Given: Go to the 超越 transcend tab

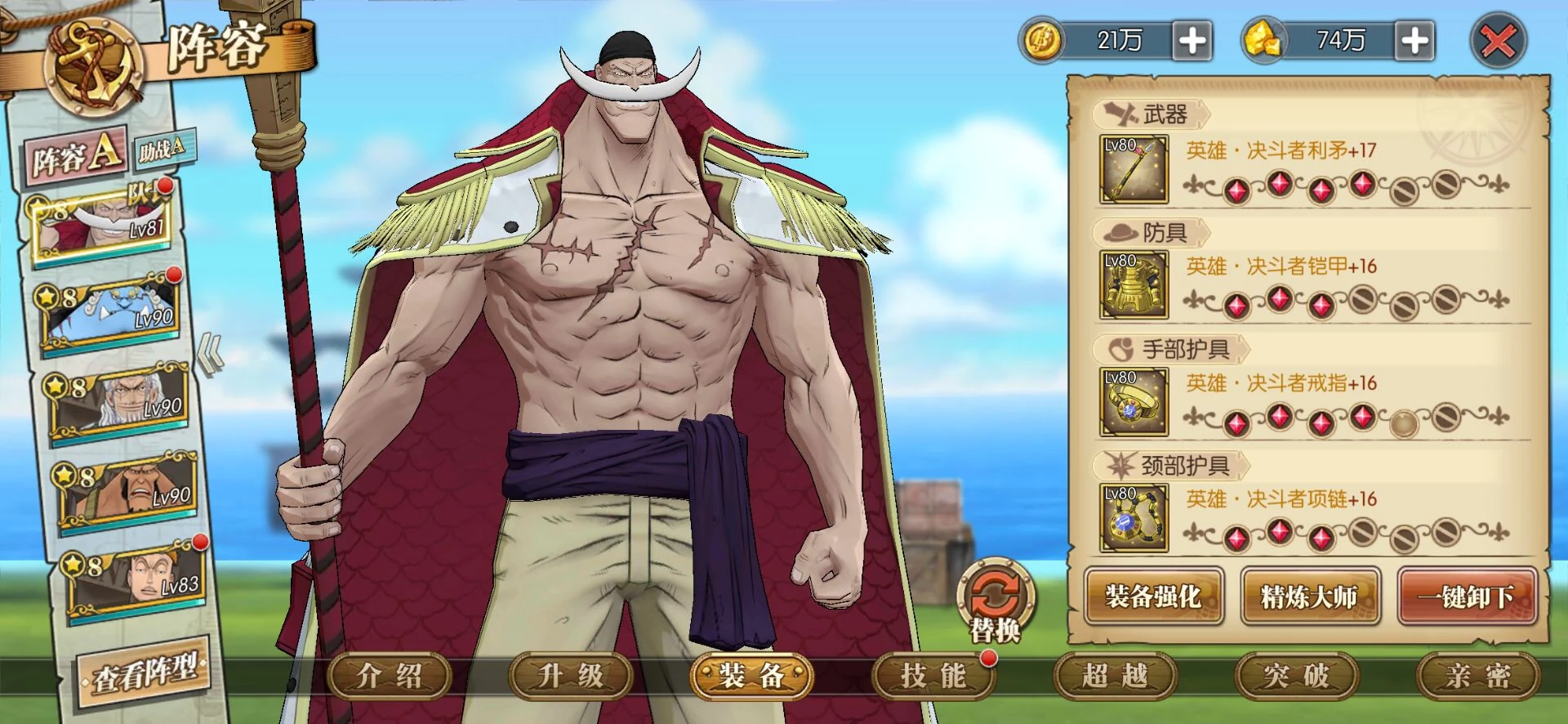Looking at the screenshot, I should (1115, 677).
